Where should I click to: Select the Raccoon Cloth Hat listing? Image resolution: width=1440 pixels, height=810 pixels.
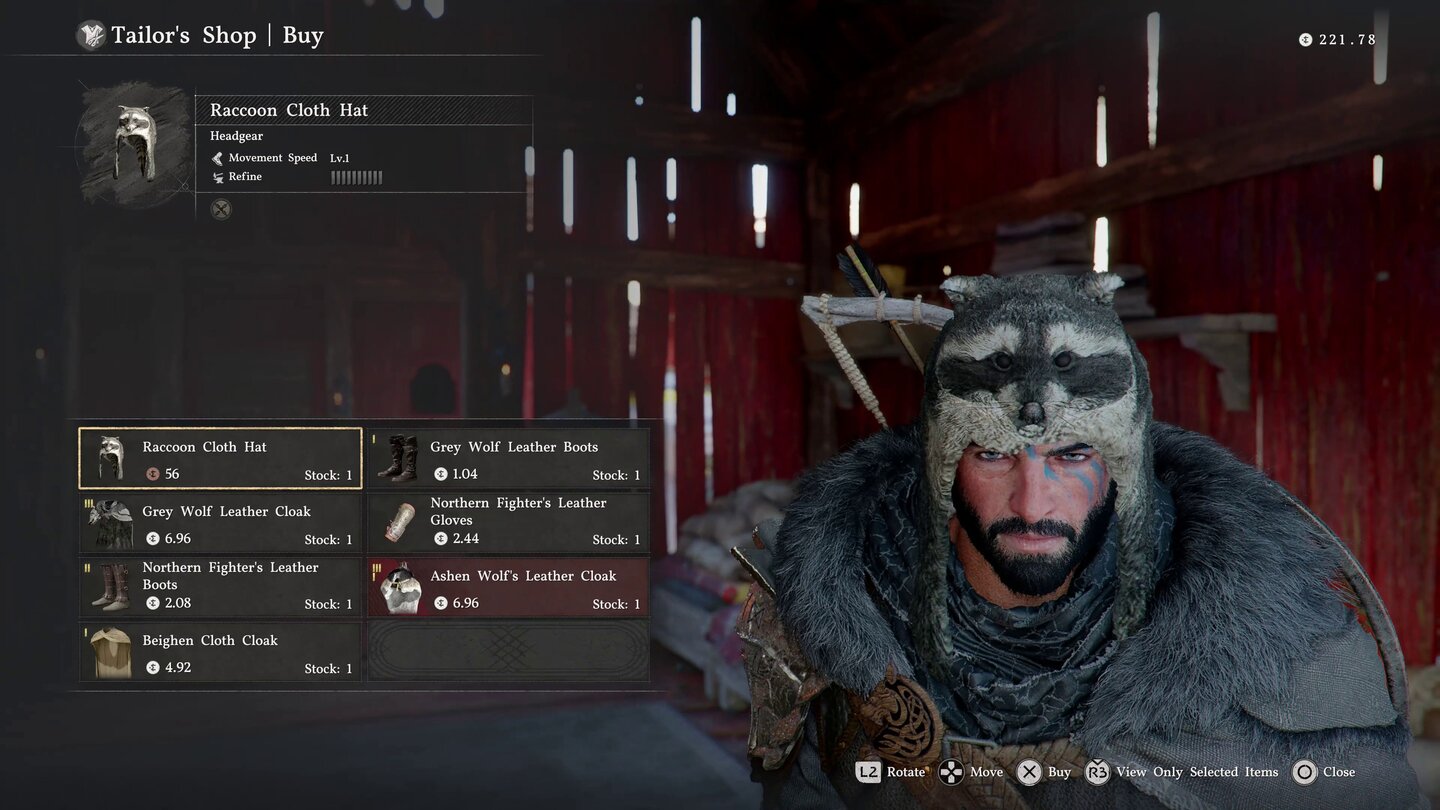tap(220, 458)
